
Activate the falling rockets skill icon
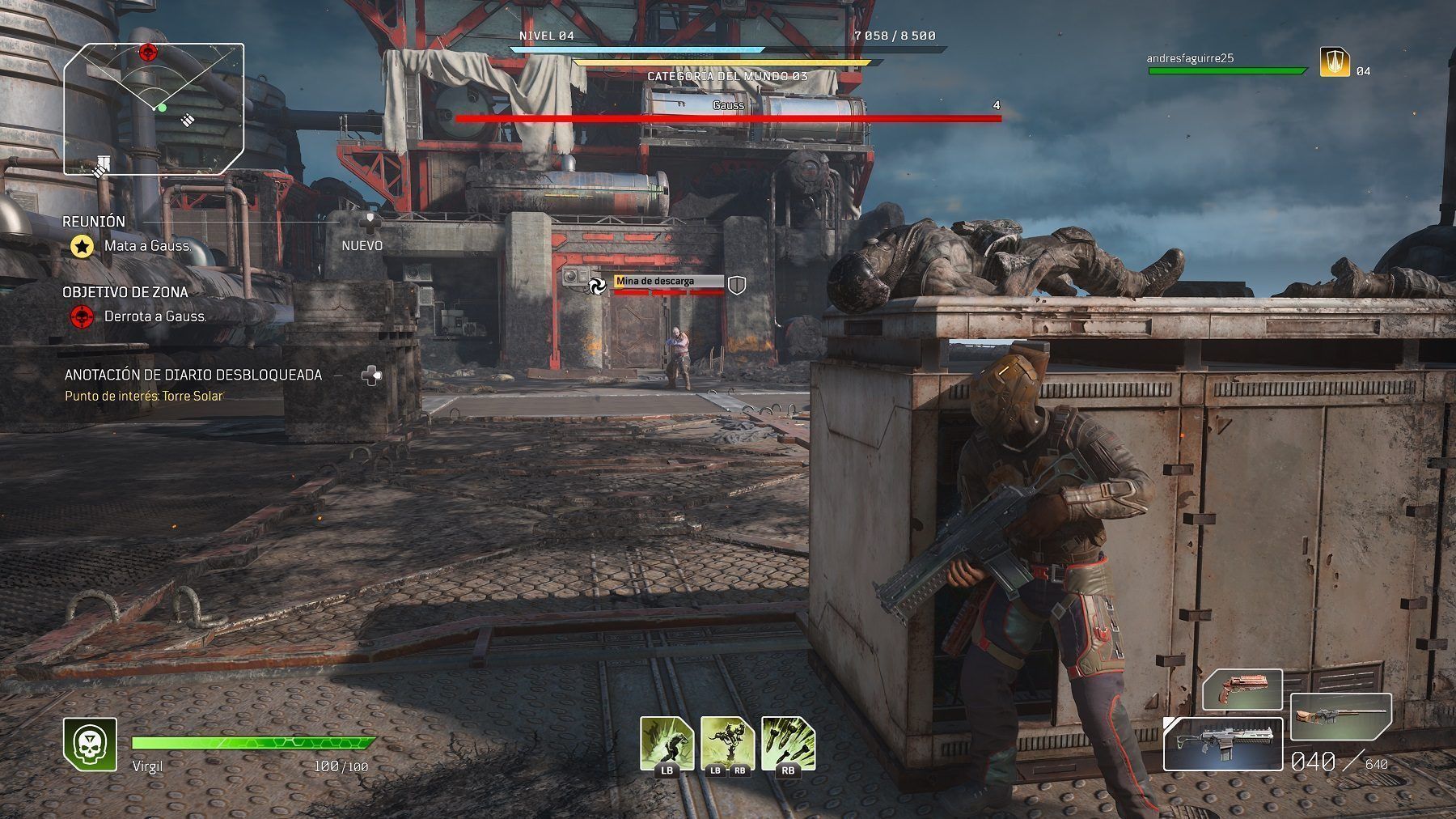pyautogui.click(x=787, y=743)
